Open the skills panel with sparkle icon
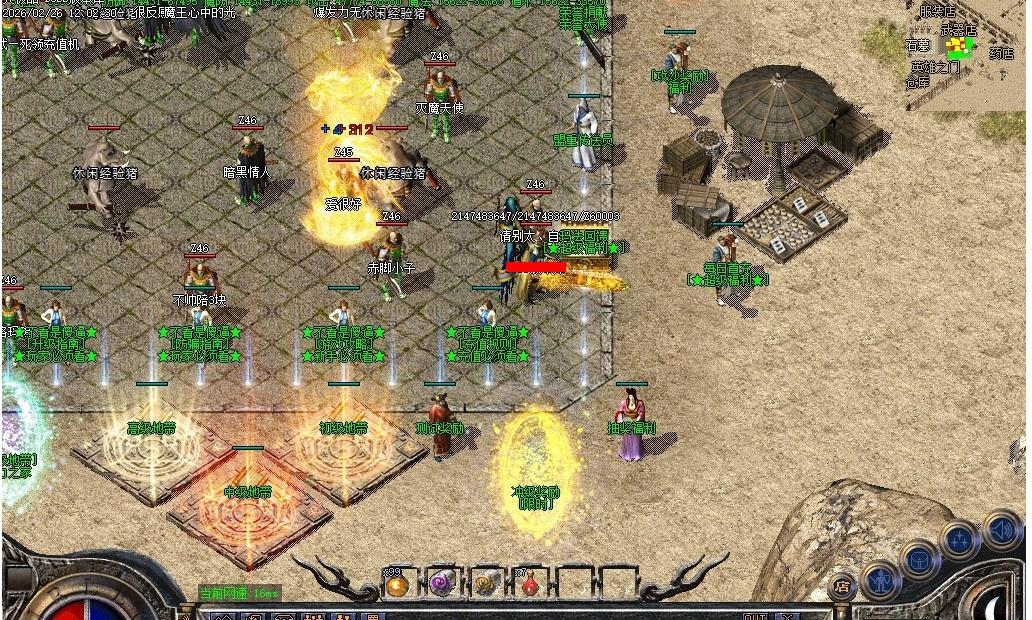The image size is (1032, 620). [960, 540]
